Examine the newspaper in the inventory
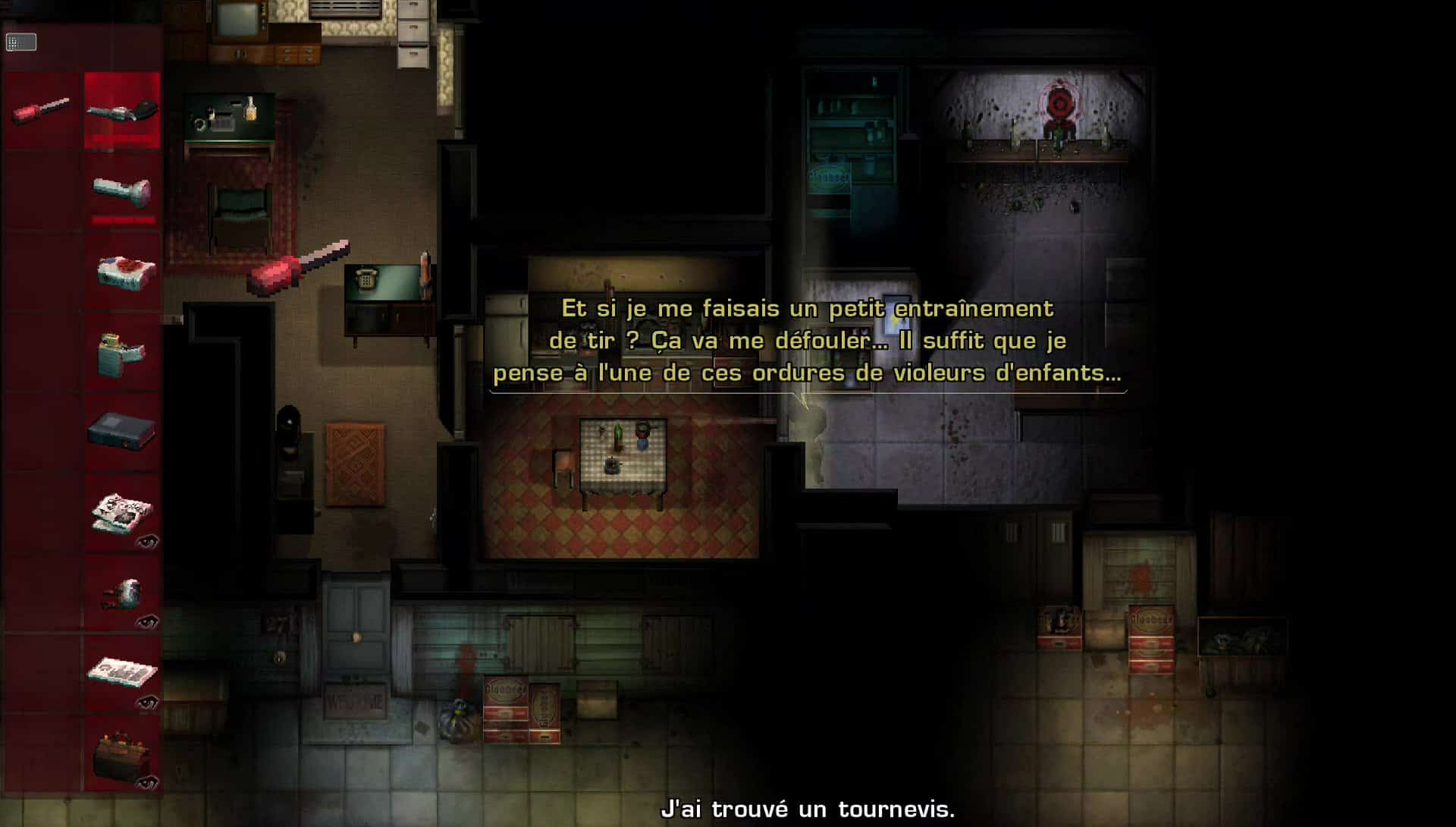 pyautogui.click(x=122, y=512)
